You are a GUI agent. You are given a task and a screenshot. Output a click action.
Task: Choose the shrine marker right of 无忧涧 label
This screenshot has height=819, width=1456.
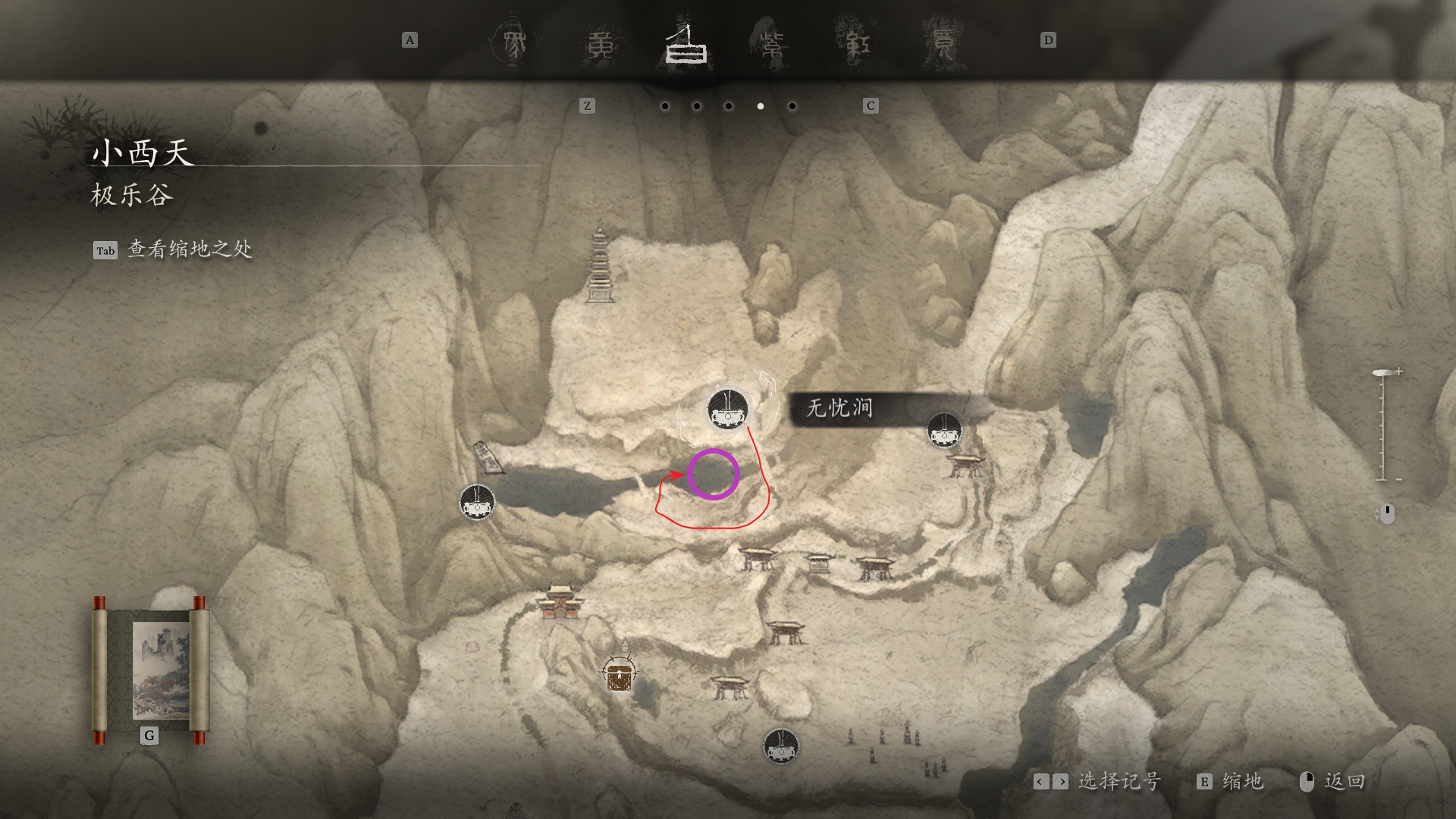(x=945, y=431)
